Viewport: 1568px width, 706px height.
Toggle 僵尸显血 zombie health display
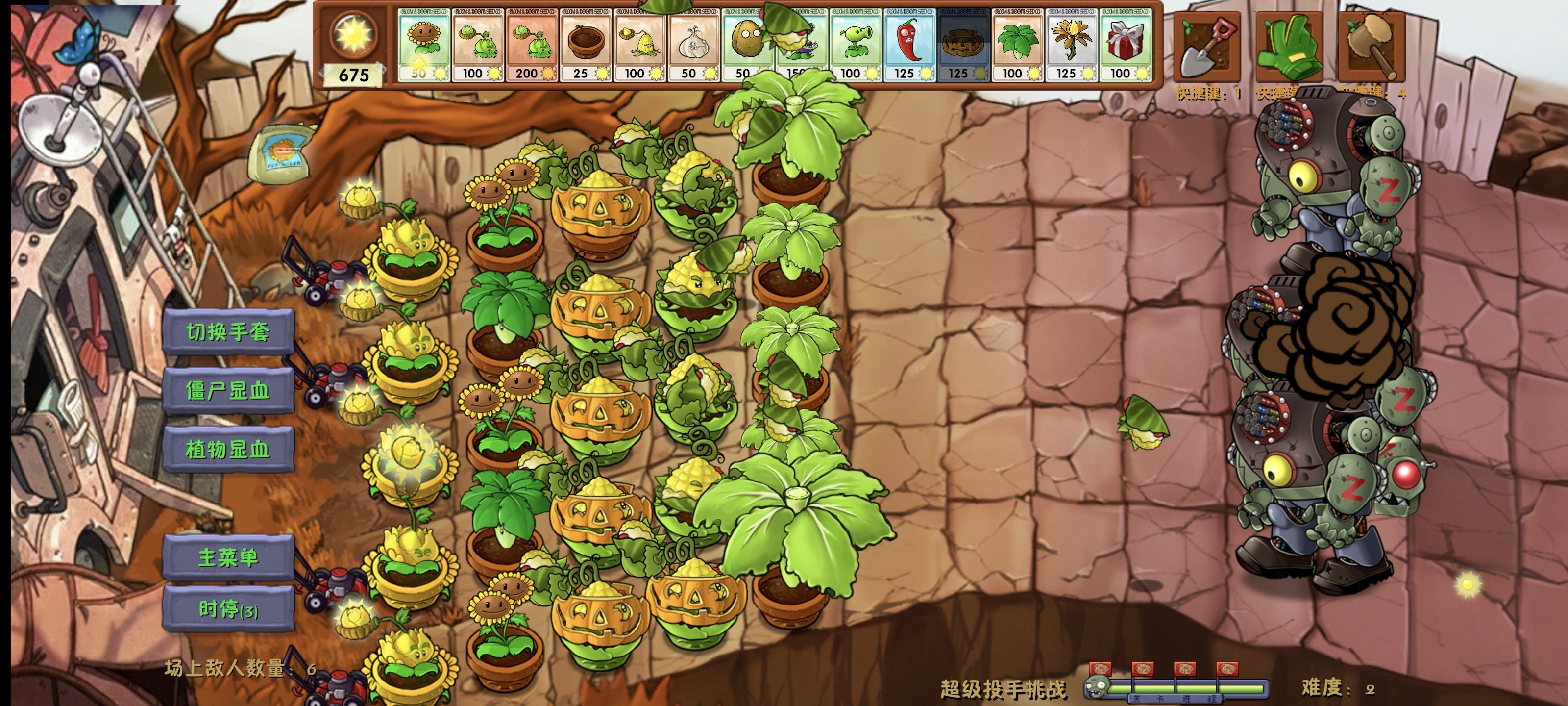pyautogui.click(x=228, y=390)
